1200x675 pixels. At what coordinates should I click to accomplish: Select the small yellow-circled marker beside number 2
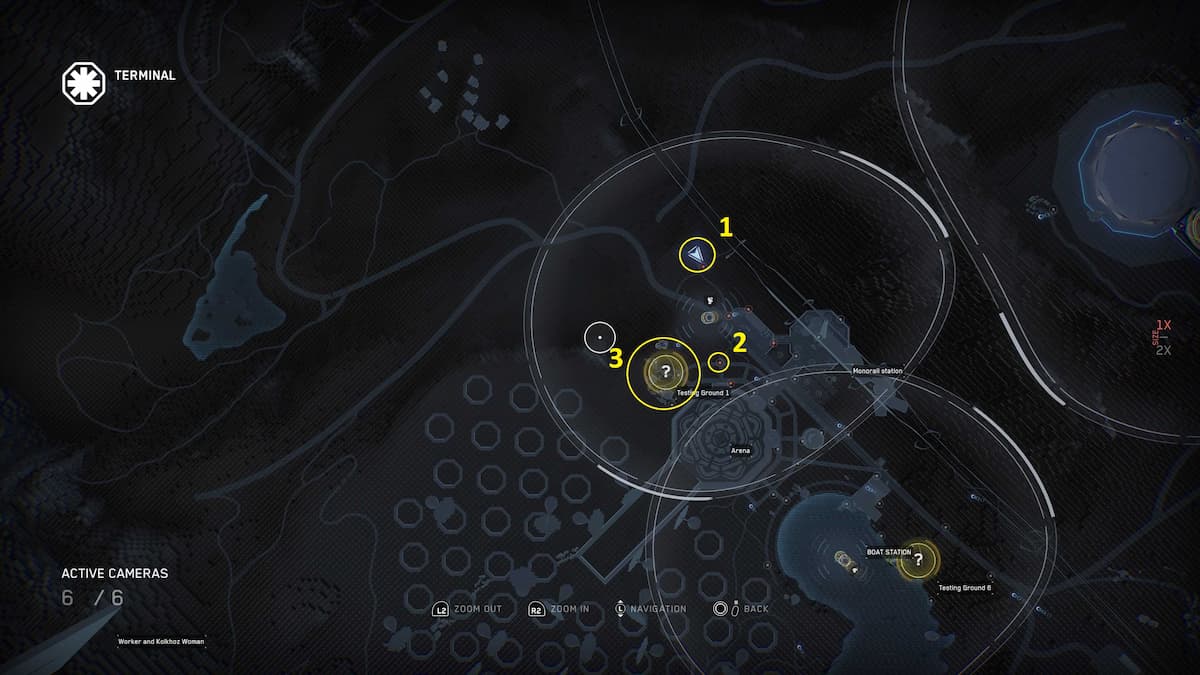click(x=717, y=362)
